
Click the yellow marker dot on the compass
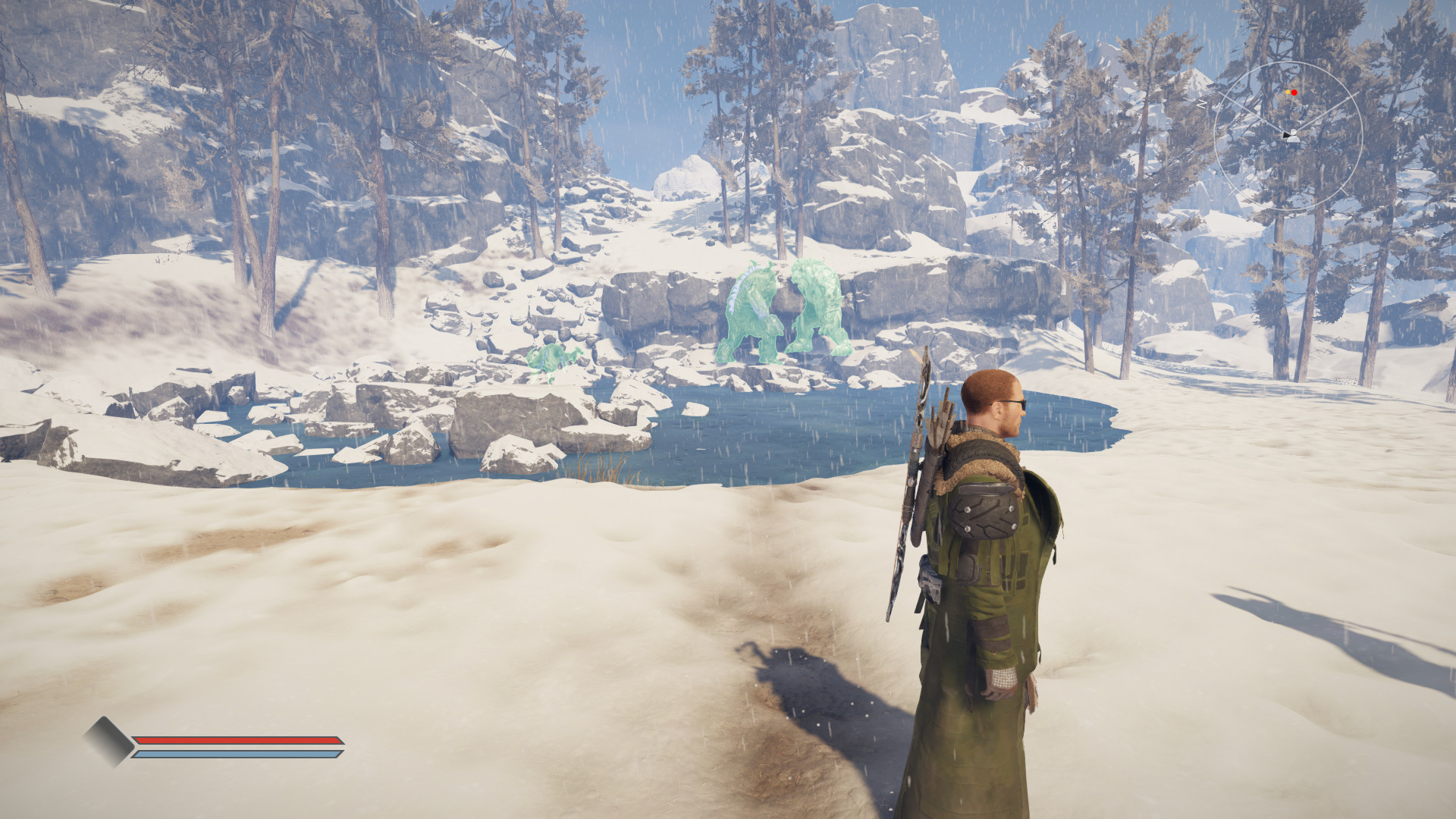click(1288, 92)
